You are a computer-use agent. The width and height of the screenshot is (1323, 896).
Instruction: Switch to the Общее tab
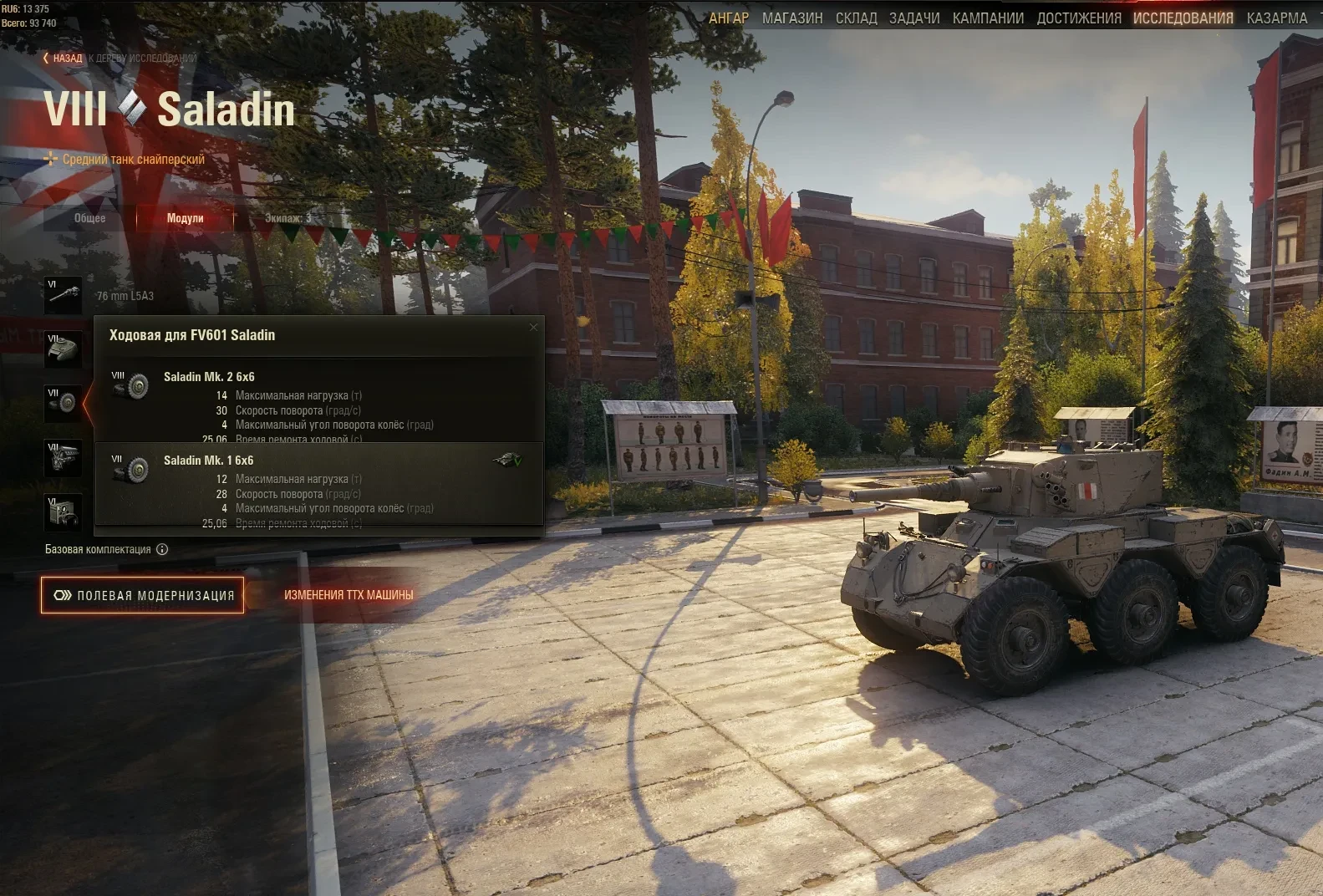90,218
